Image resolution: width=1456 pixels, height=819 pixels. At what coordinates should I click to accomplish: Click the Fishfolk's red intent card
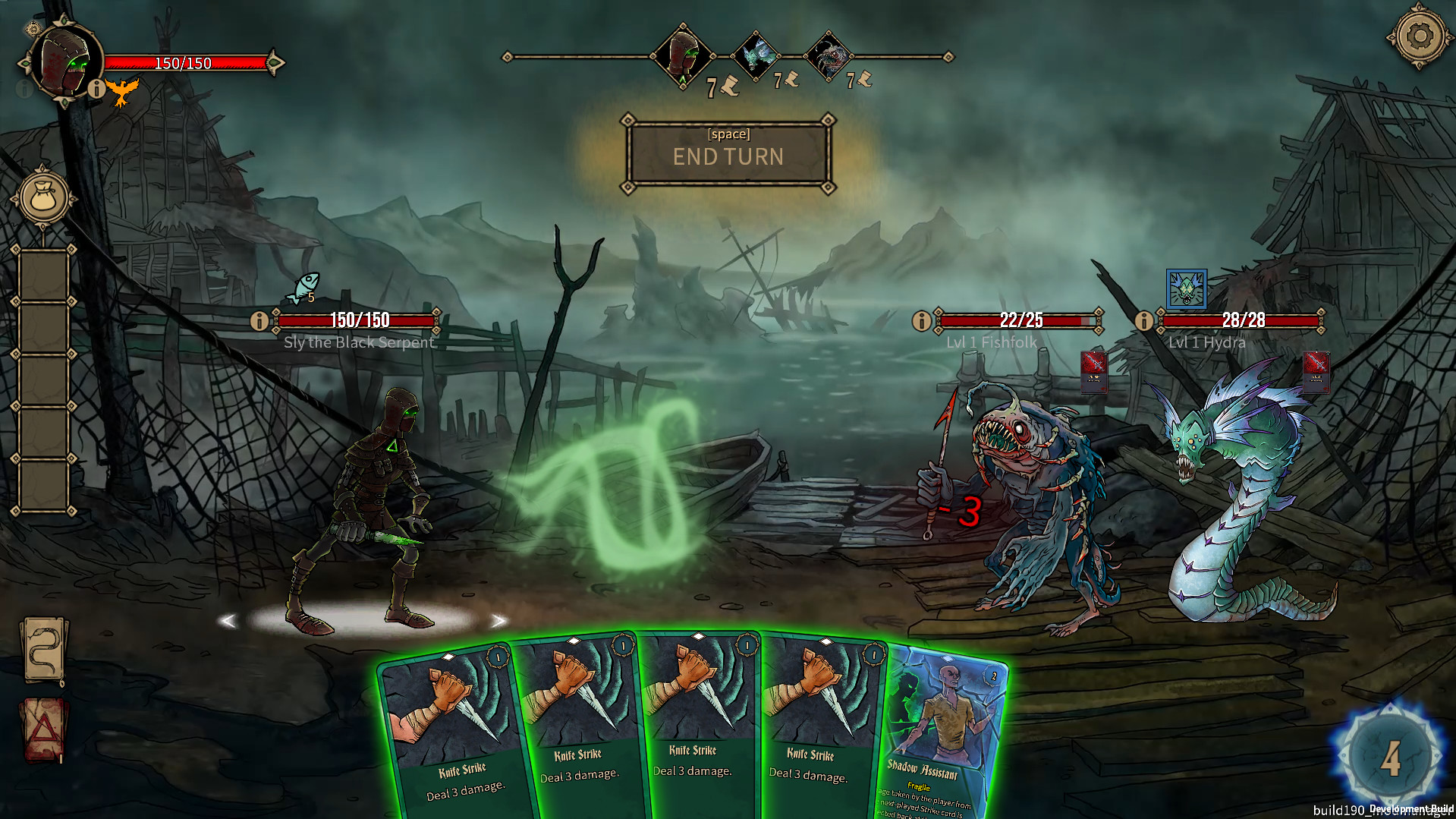1093,372
